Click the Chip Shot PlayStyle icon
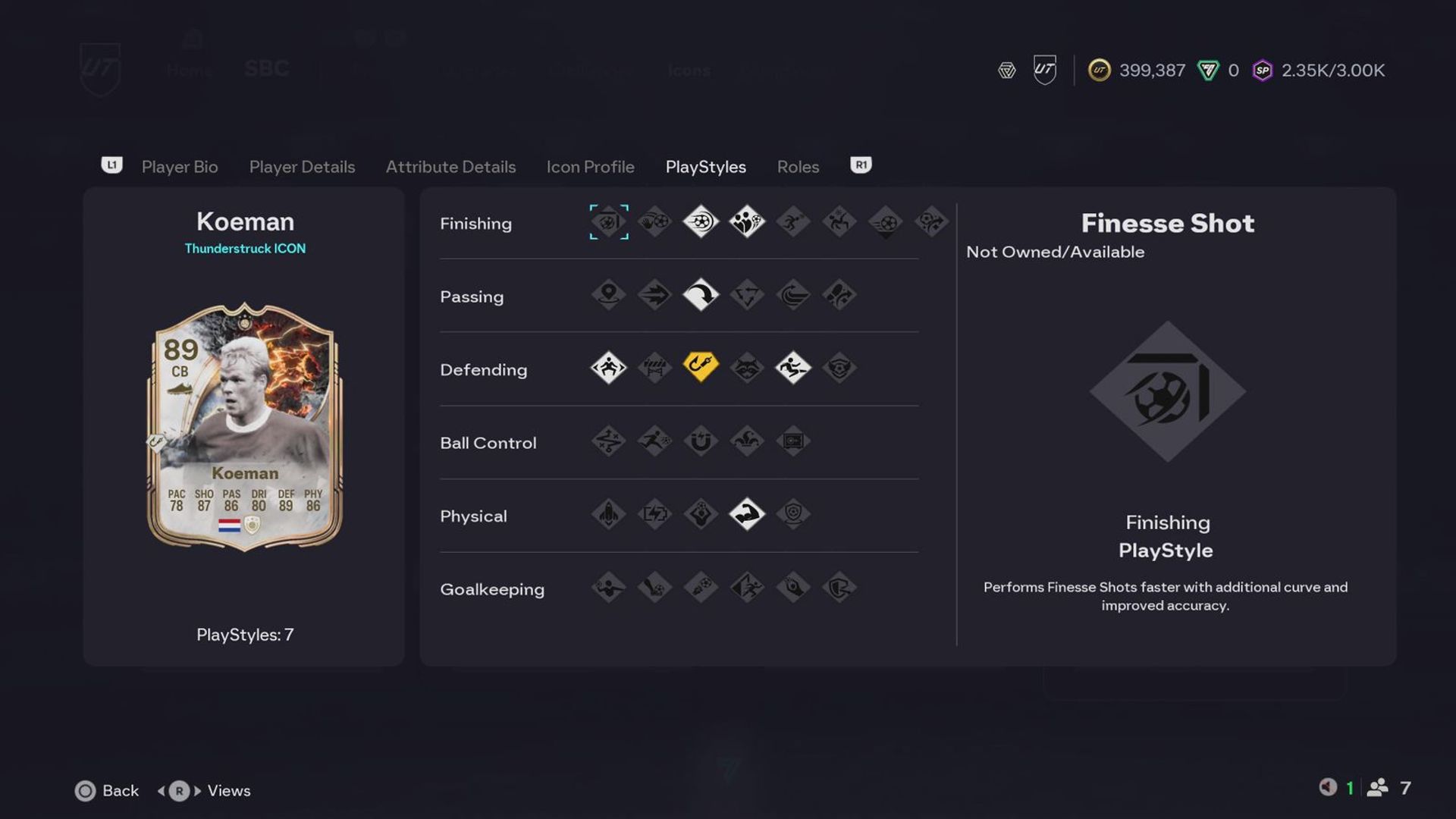The height and width of the screenshot is (819, 1456). click(x=654, y=222)
